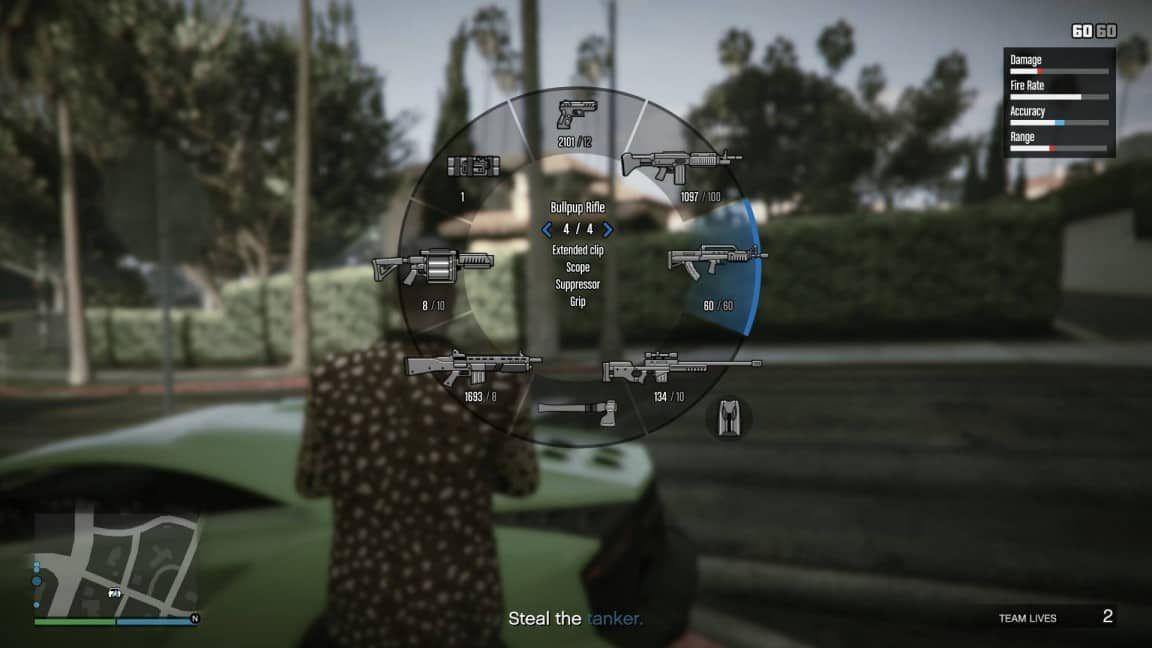Screen dimensions: 1152x648
Task: Click the left arrow to cycle rifles
Action: click(547, 229)
